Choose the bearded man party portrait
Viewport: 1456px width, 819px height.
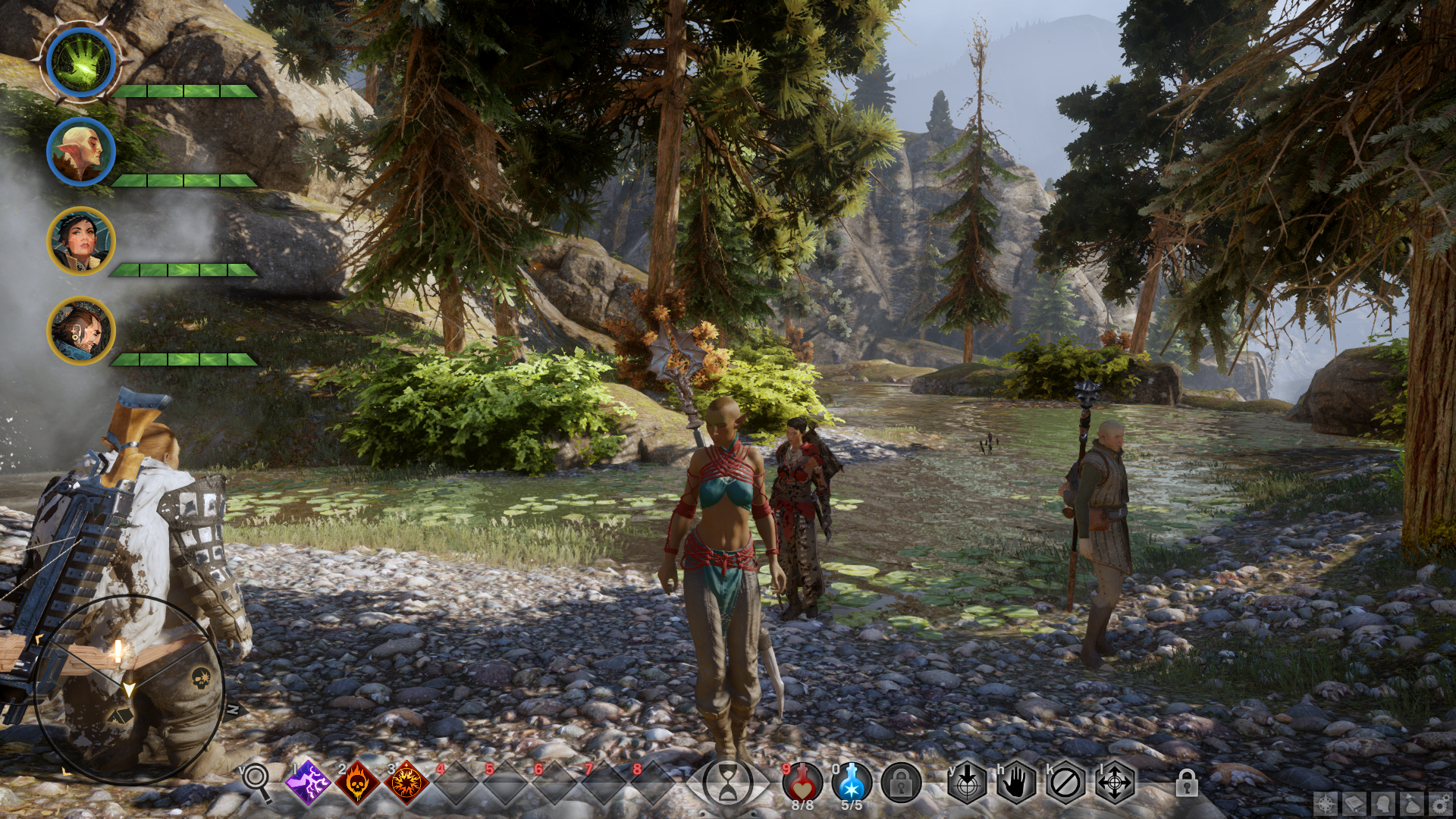tap(81, 331)
